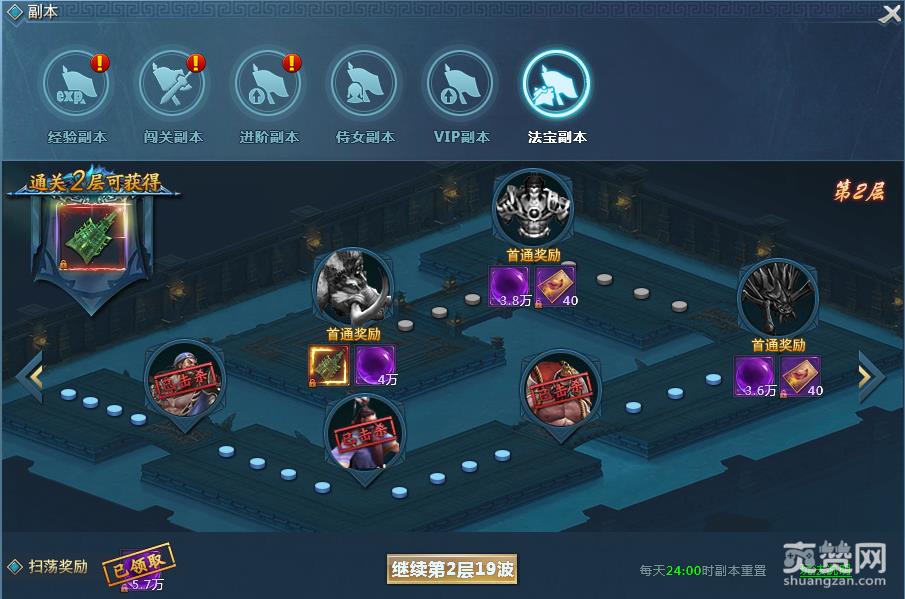
Task: Select the wolf boss portrait
Action: pos(353,286)
